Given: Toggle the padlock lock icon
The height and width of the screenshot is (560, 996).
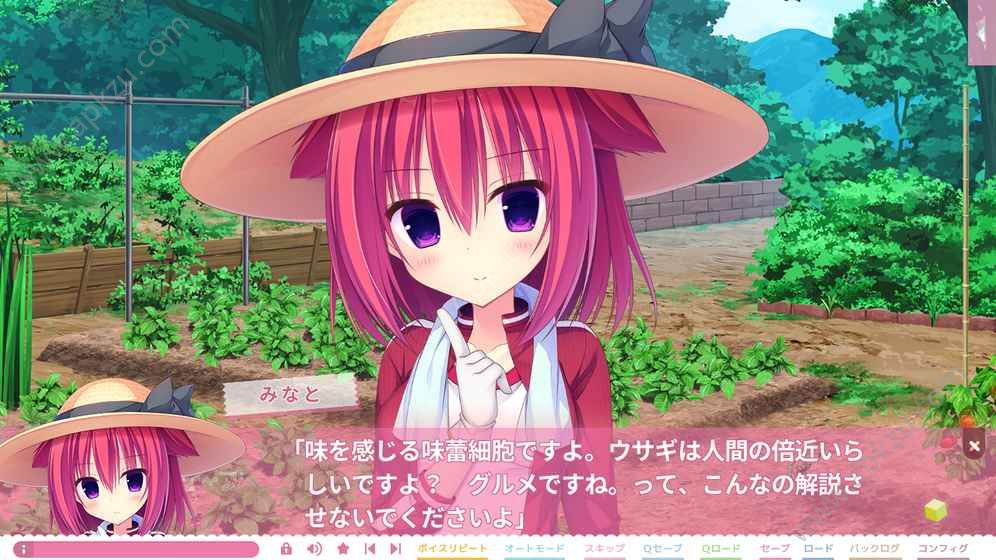Looking at the screenshot, I should click(286, 549).
